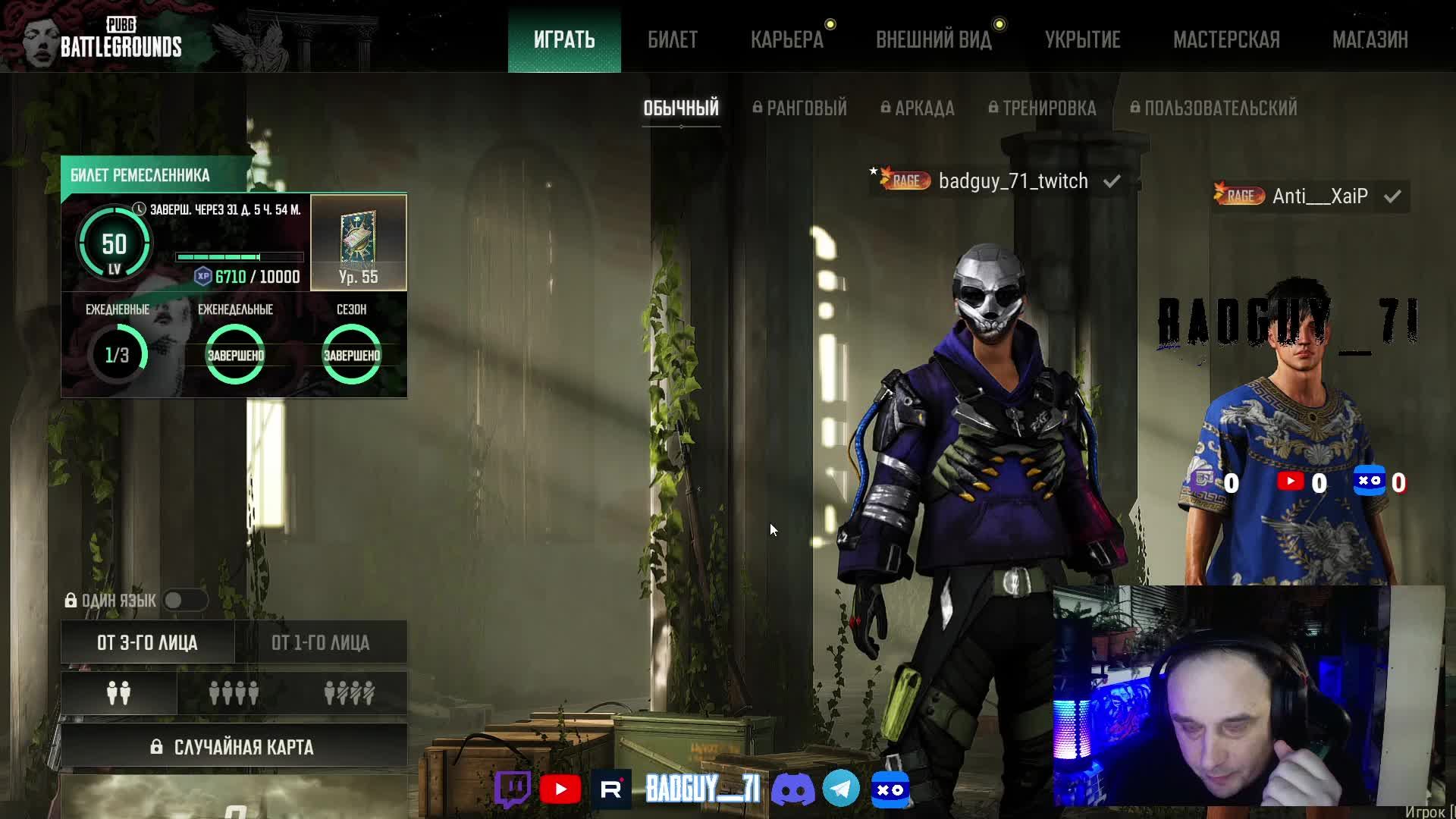Visit the Магазин store tab
This screenshot has height=819, width=1456.
click(1370, 39)
